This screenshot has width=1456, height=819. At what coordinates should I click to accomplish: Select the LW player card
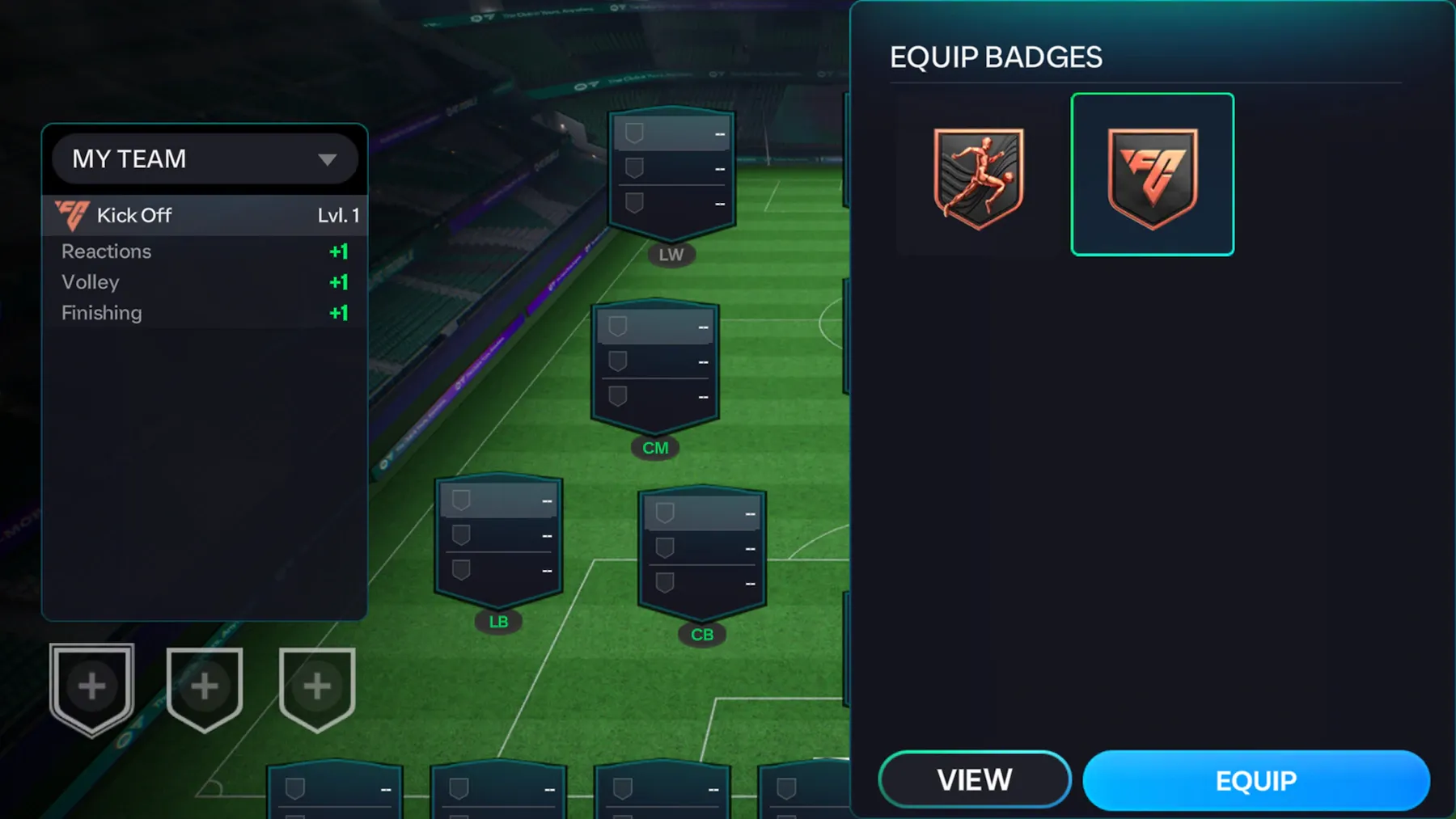coord(671,172)
